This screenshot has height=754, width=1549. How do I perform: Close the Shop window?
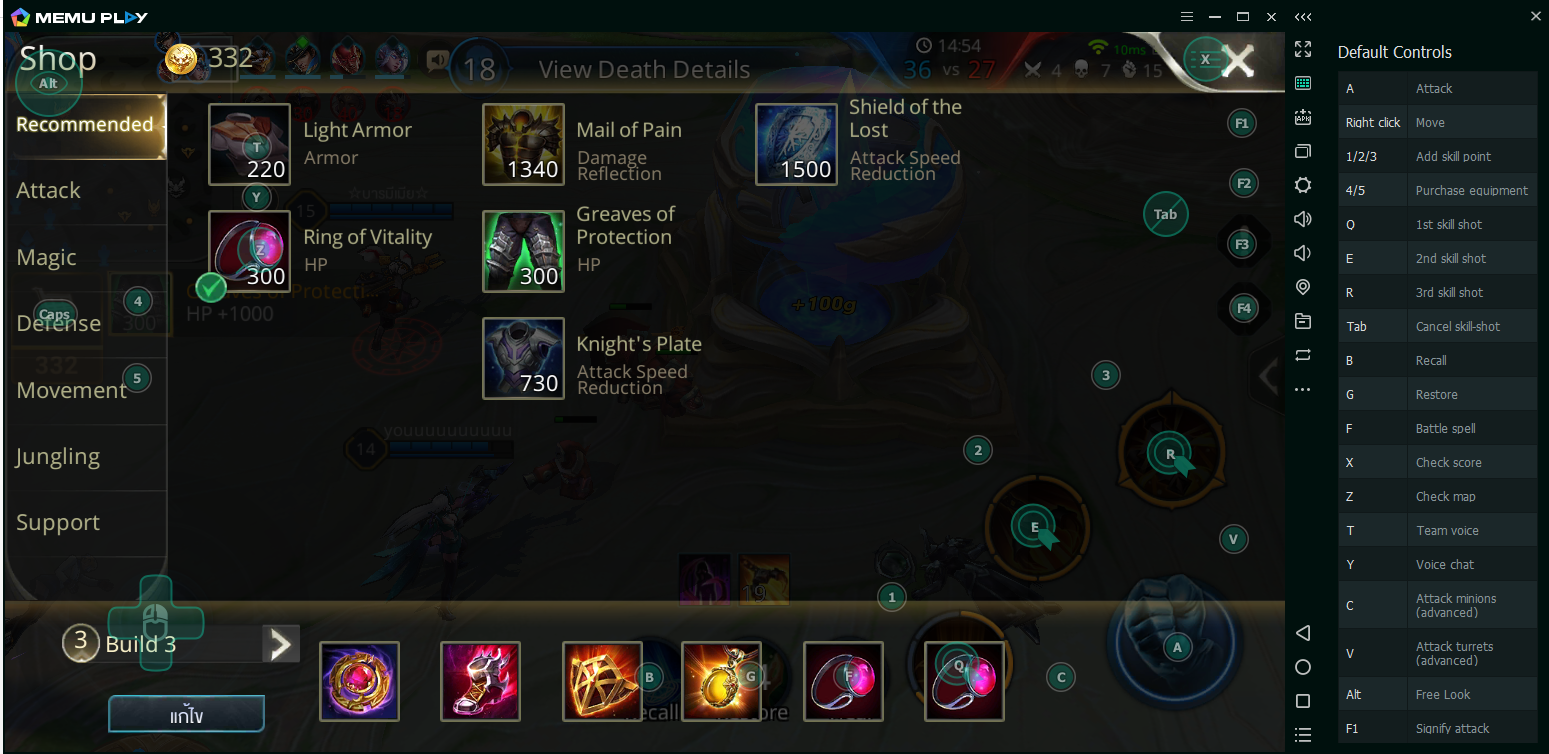tap(1238, 61)
